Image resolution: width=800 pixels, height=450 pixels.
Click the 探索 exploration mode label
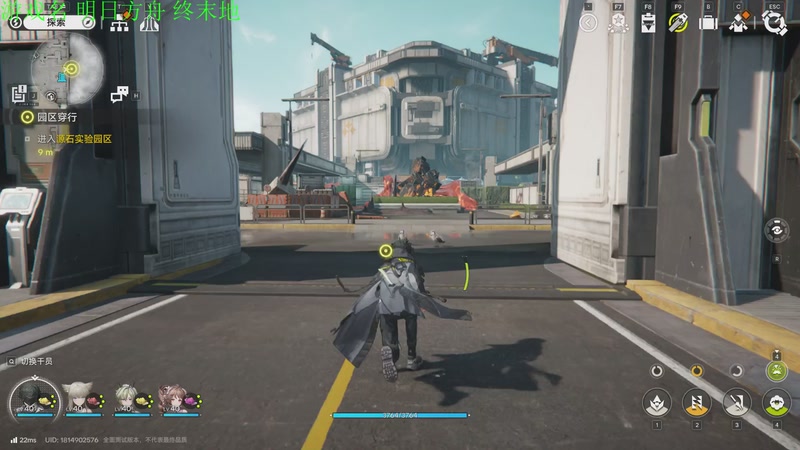[x=55, y=22]
